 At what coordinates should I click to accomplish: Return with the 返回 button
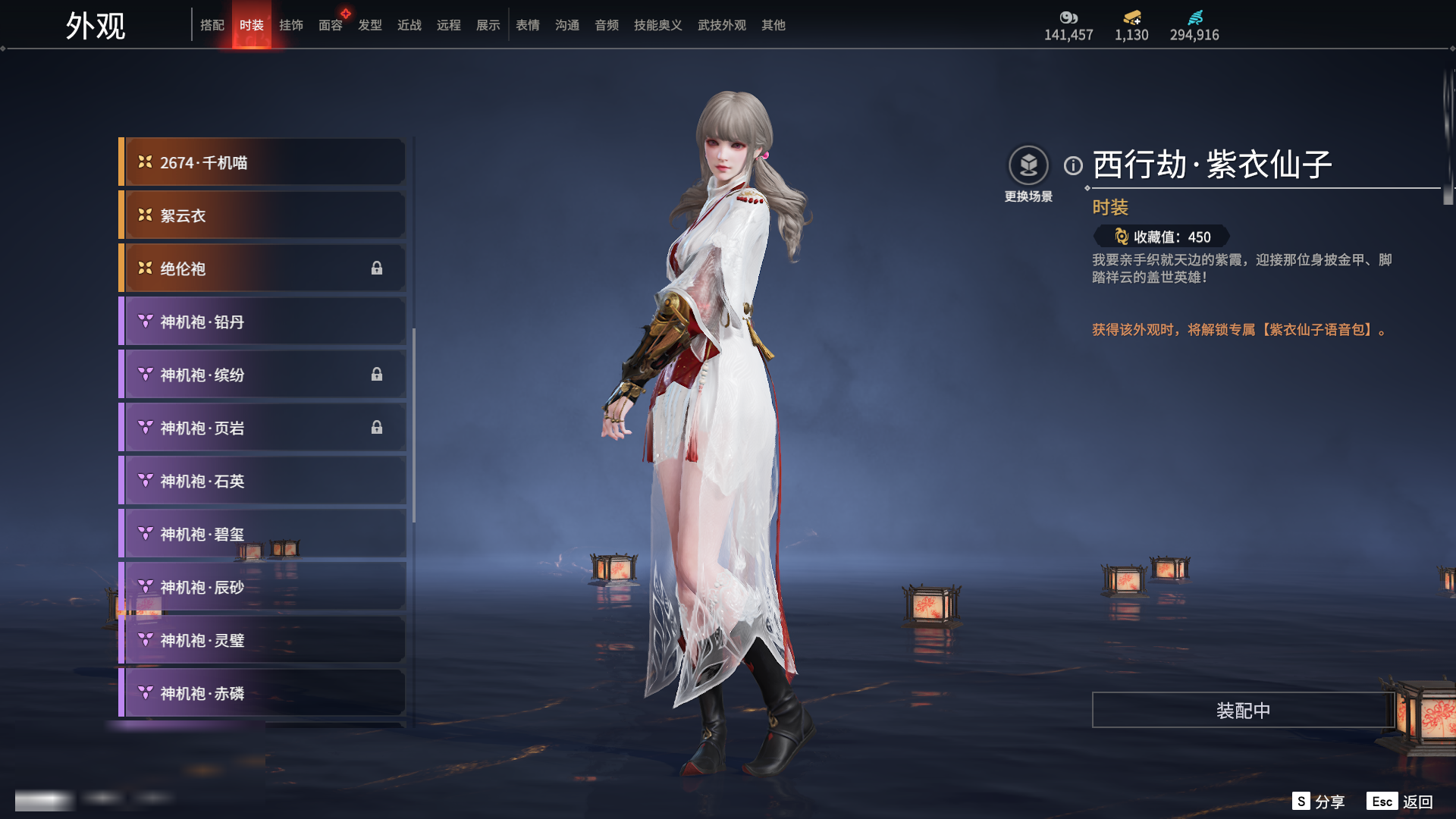coord(1401,802)
